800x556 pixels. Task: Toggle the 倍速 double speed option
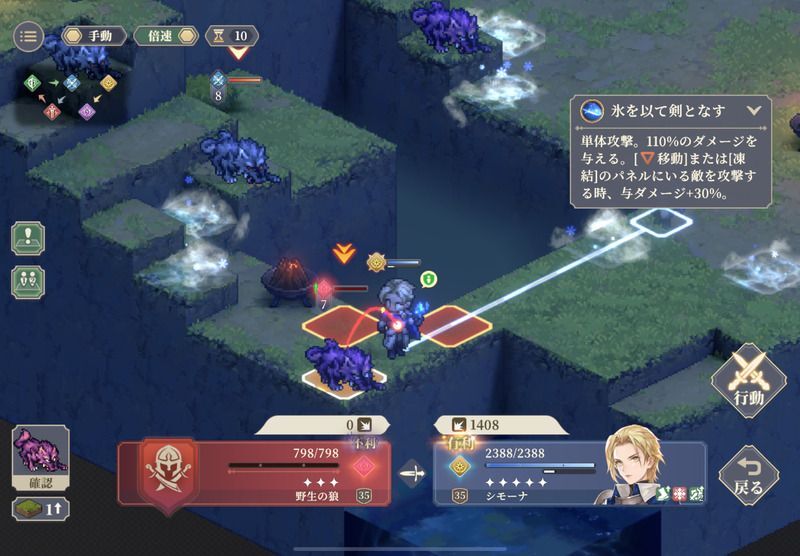pyautogui.click(x=165, y=36)
